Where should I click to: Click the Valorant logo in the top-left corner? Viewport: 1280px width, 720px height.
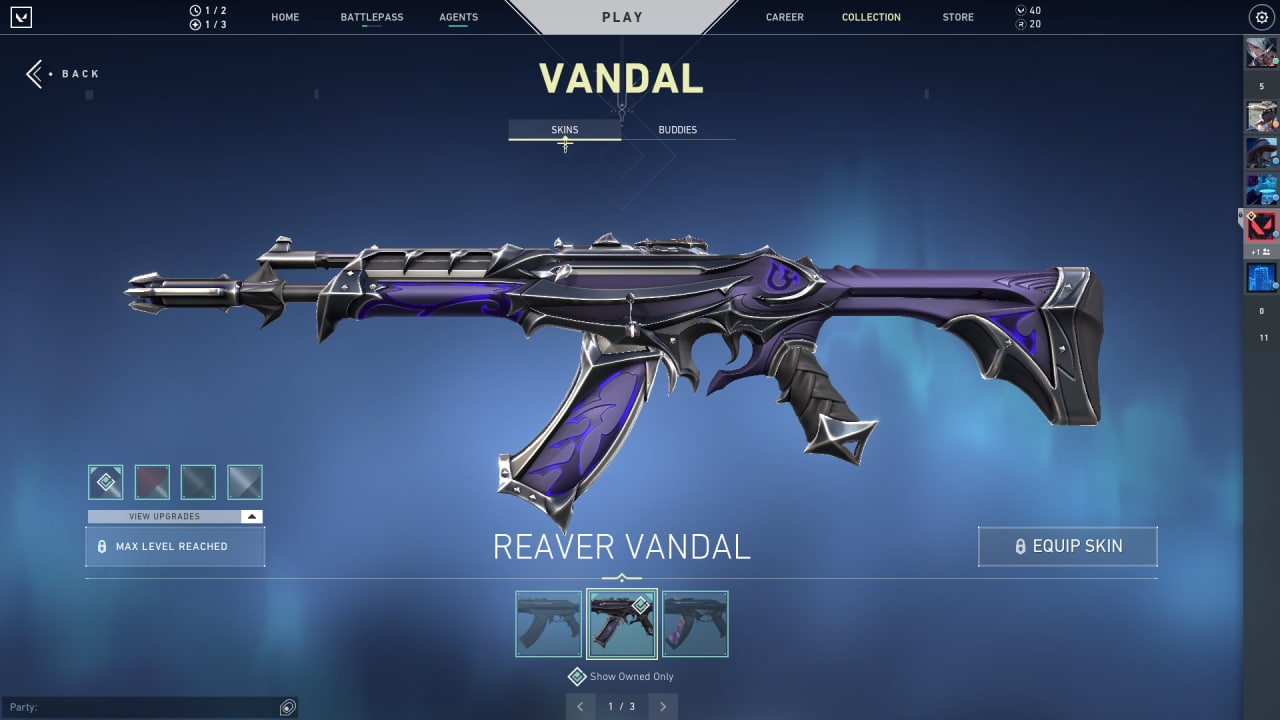[21, 17]
